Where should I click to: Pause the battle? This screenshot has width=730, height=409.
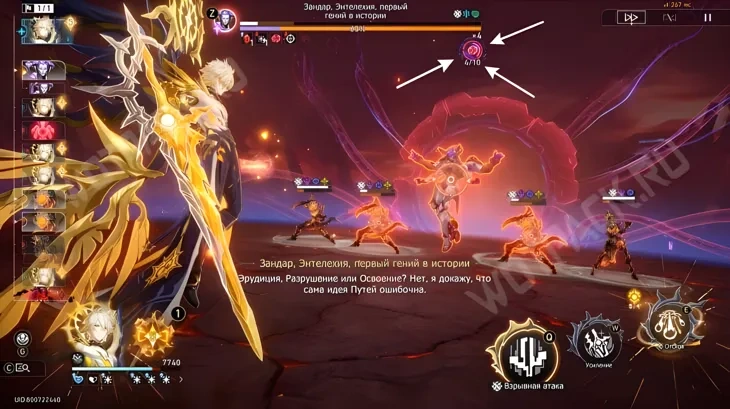coord(708,17)
